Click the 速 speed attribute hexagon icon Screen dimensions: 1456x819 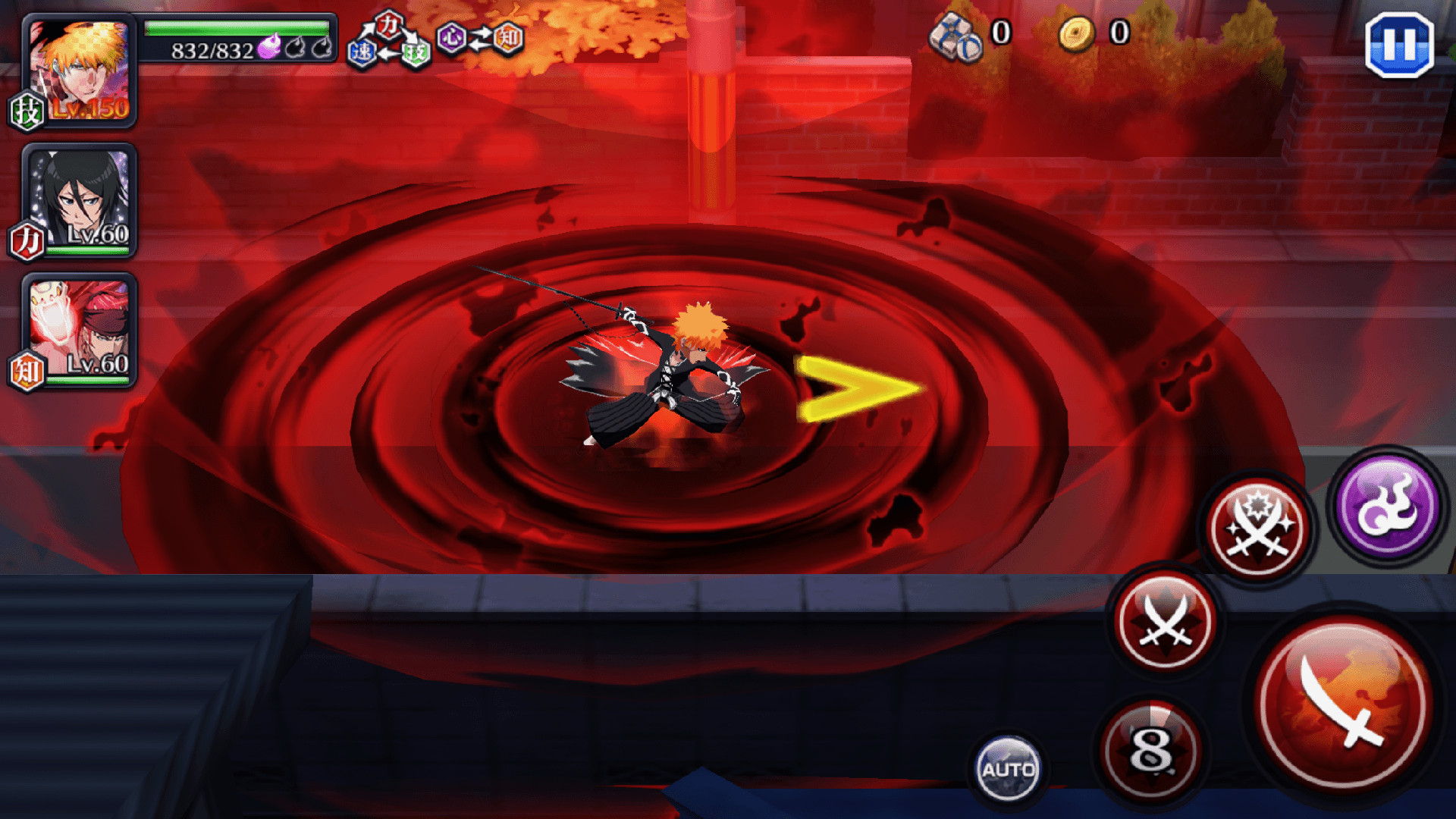(x=362, y=55)
